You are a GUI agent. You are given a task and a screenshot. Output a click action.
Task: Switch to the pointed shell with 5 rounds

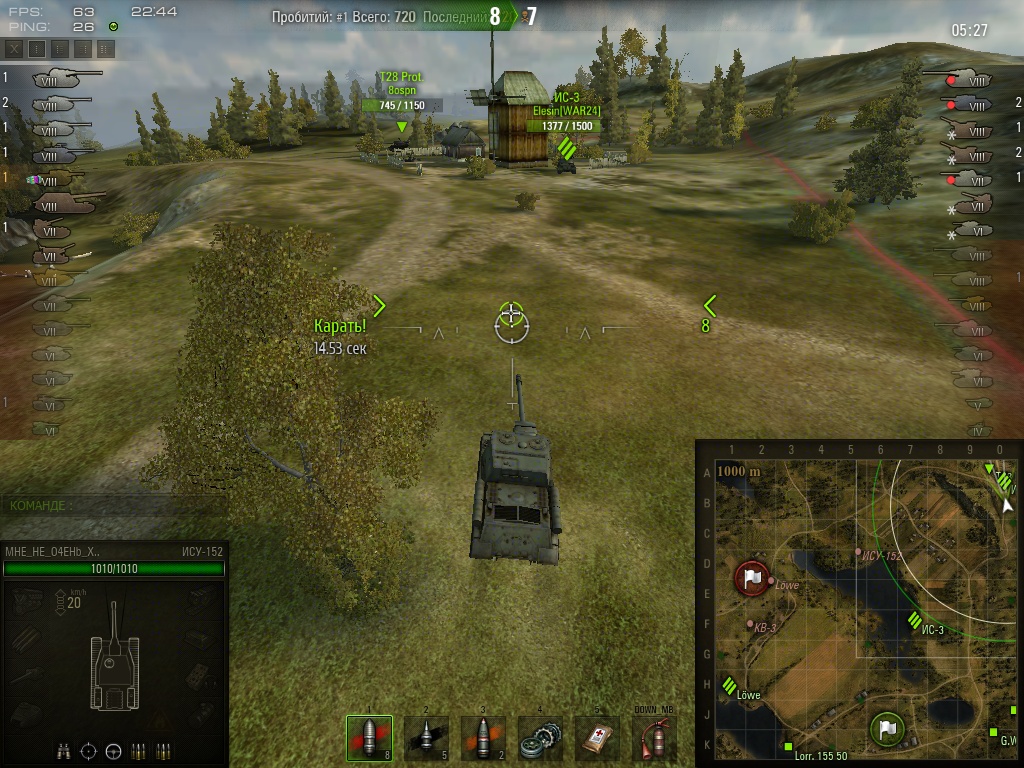(x=426, y=738)
